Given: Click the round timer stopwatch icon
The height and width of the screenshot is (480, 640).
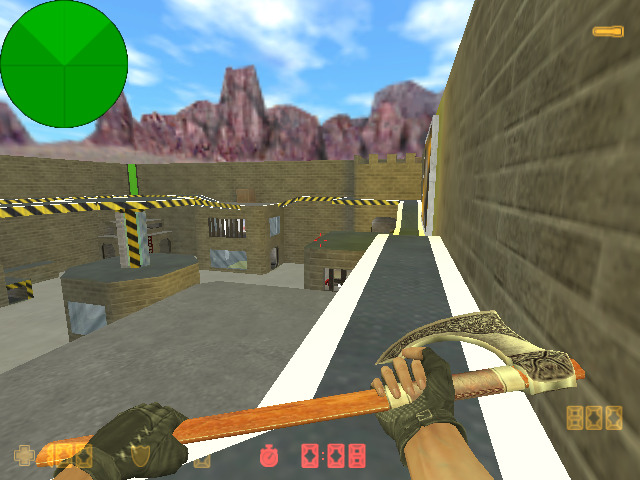Looking at the screenshot, I should pyautogui.click(x=269, y=456).
